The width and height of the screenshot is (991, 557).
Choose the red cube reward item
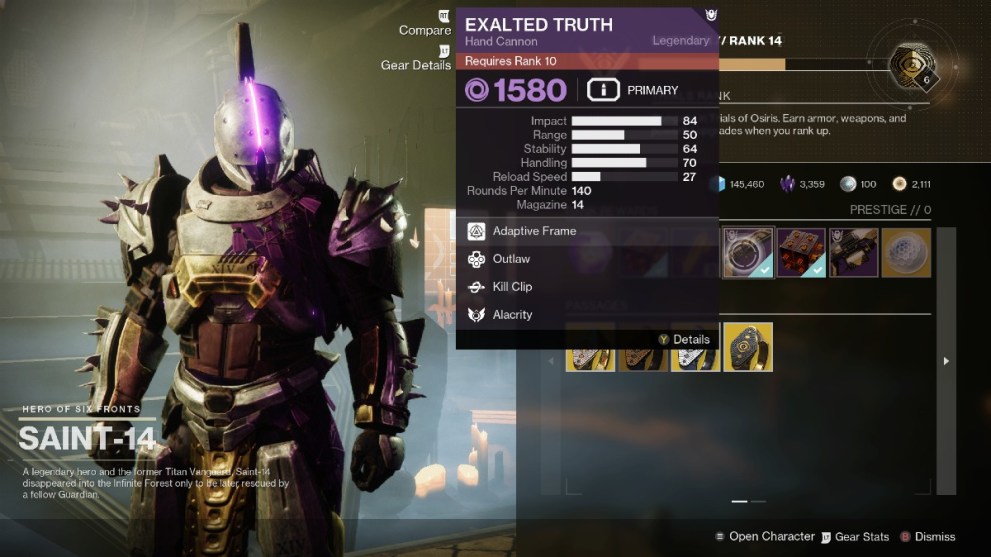point(801,252)
